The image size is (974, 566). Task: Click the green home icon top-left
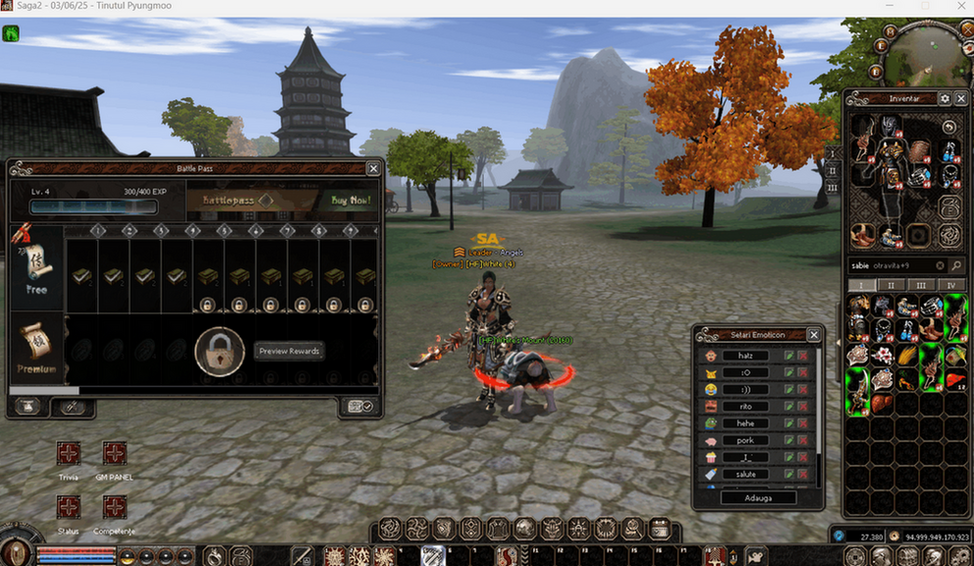(11, 32)
